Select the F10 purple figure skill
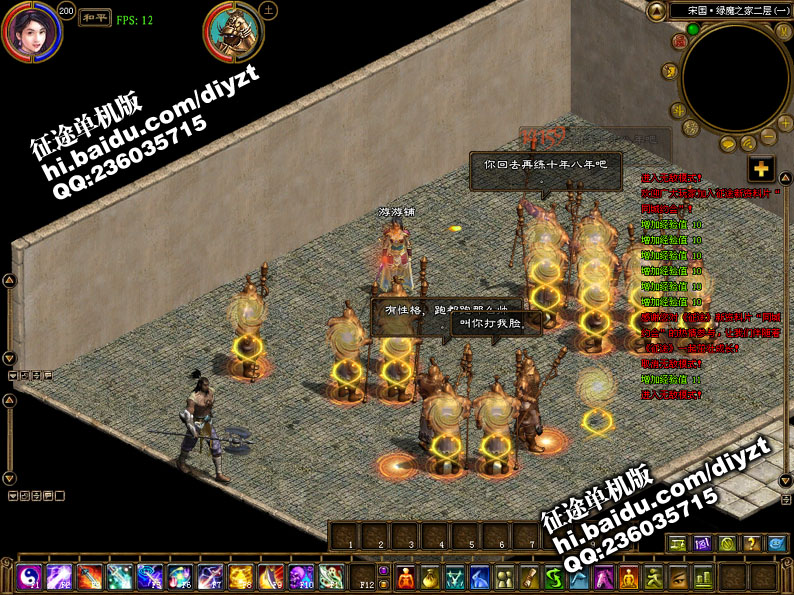794x595 pixels. tap(301, 577)
